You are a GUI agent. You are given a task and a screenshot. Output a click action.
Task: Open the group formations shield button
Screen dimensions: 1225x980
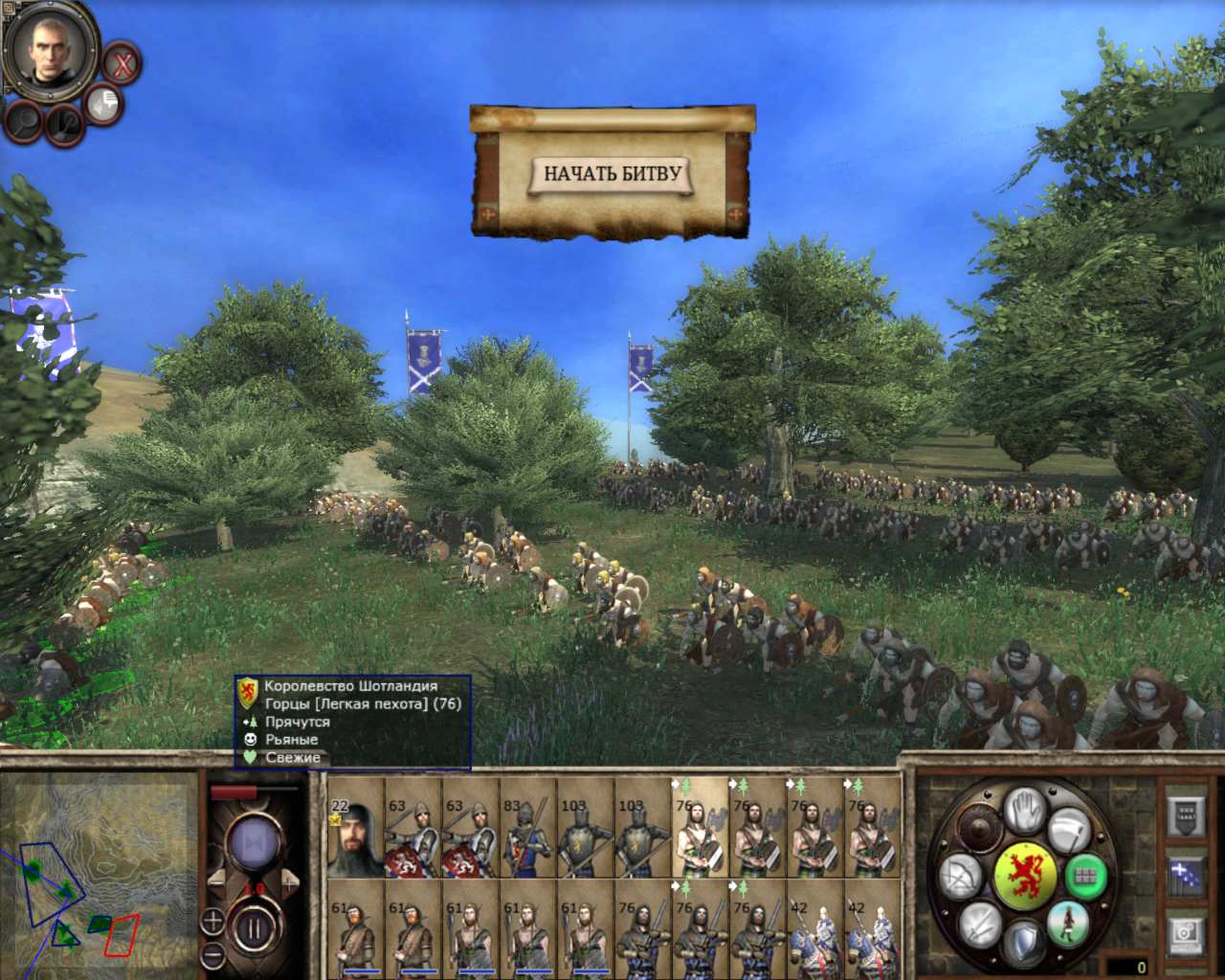click(1186, 815)
